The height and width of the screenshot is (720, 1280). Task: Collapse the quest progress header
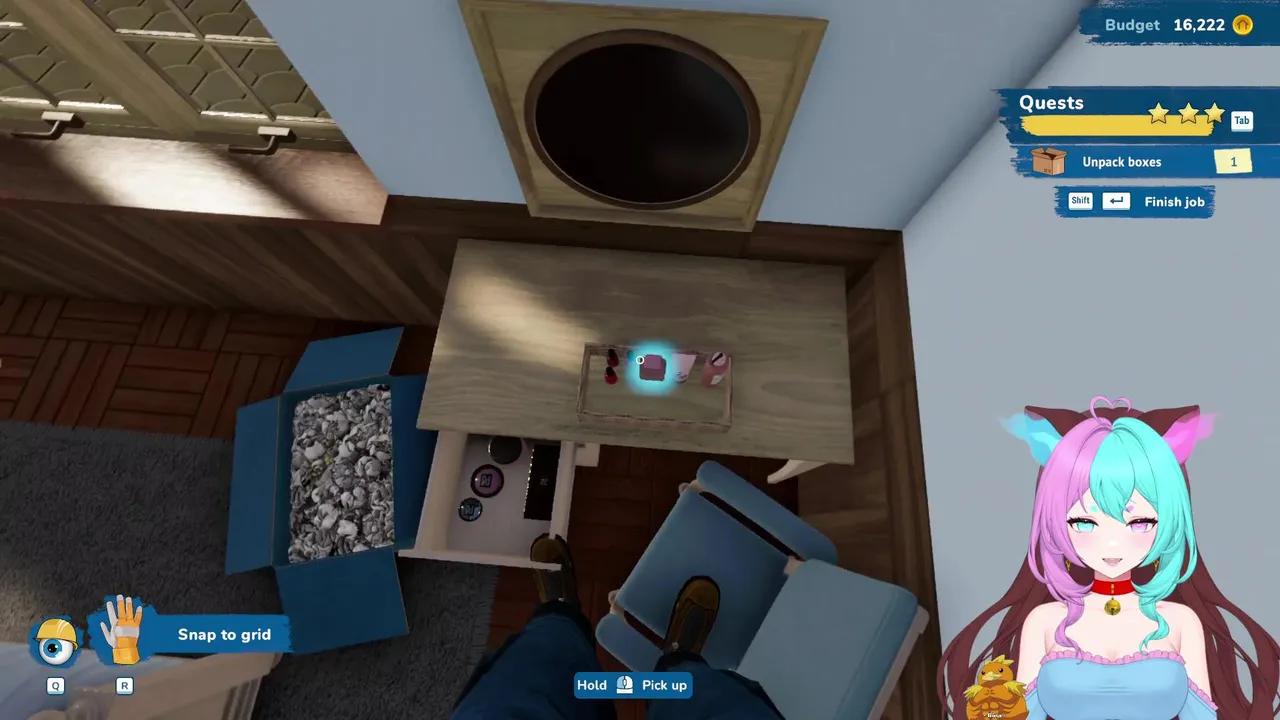(1051, 102)
